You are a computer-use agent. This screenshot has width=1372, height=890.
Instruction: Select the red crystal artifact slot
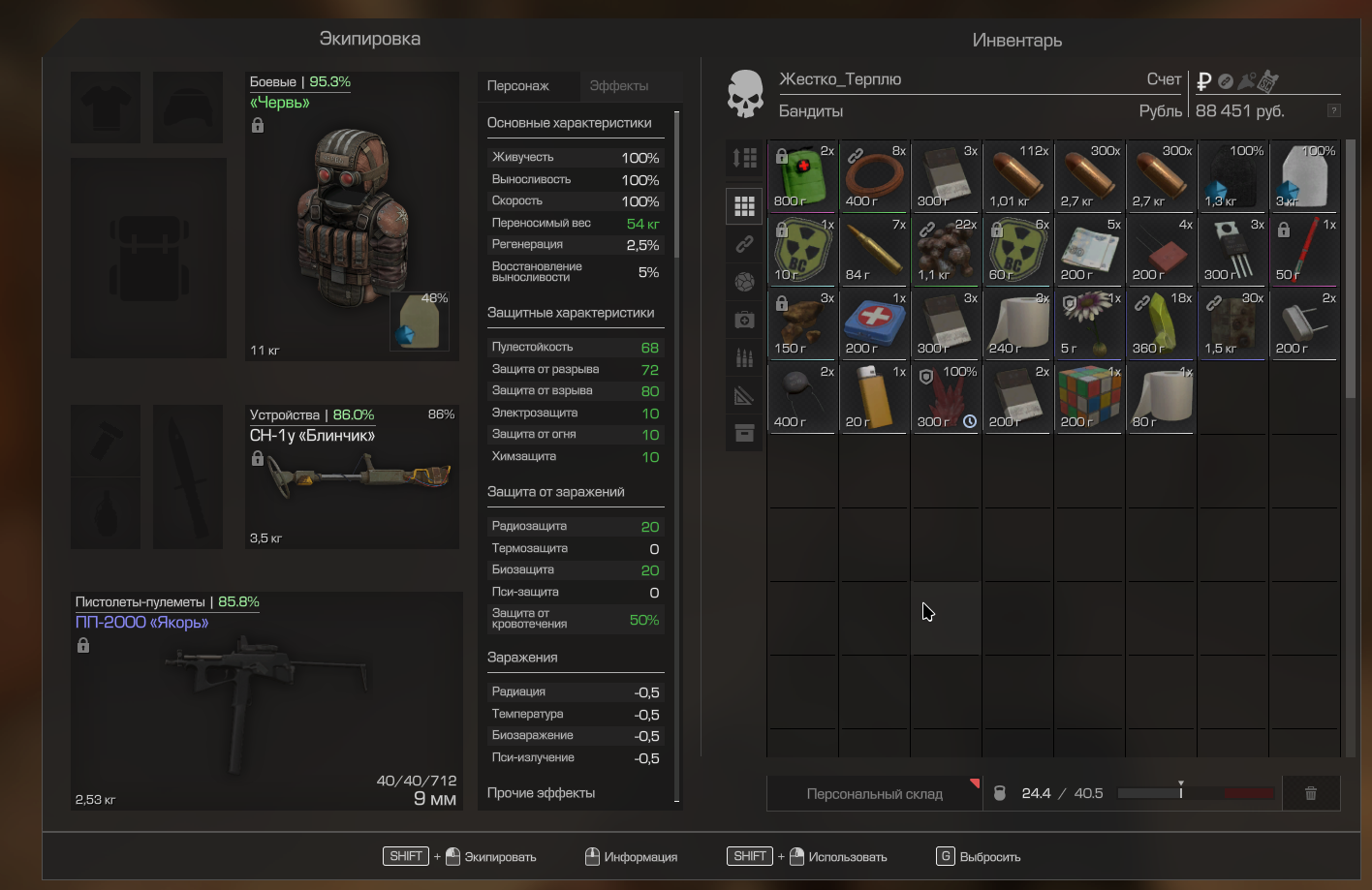point(946,397)
